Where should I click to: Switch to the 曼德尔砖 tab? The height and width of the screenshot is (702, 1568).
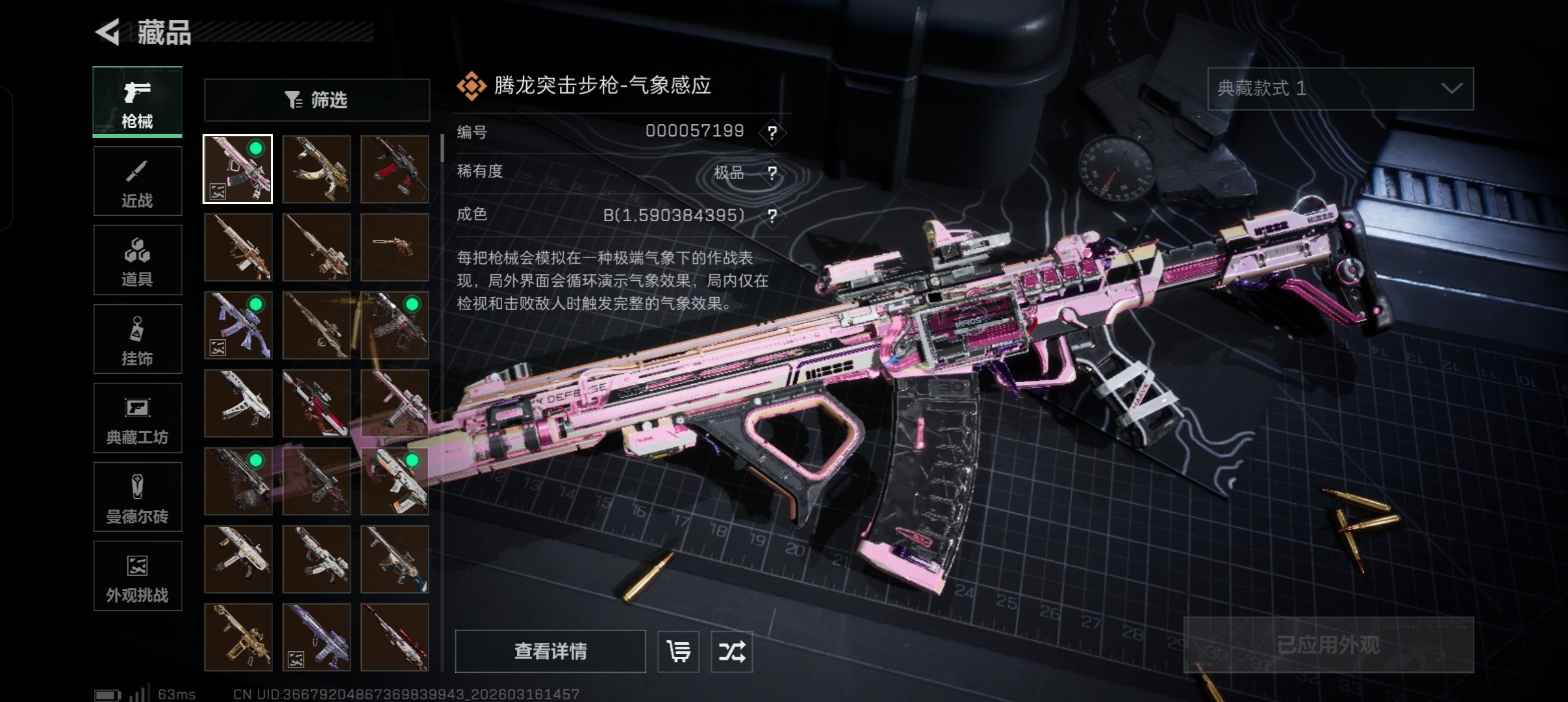(137, 497)
